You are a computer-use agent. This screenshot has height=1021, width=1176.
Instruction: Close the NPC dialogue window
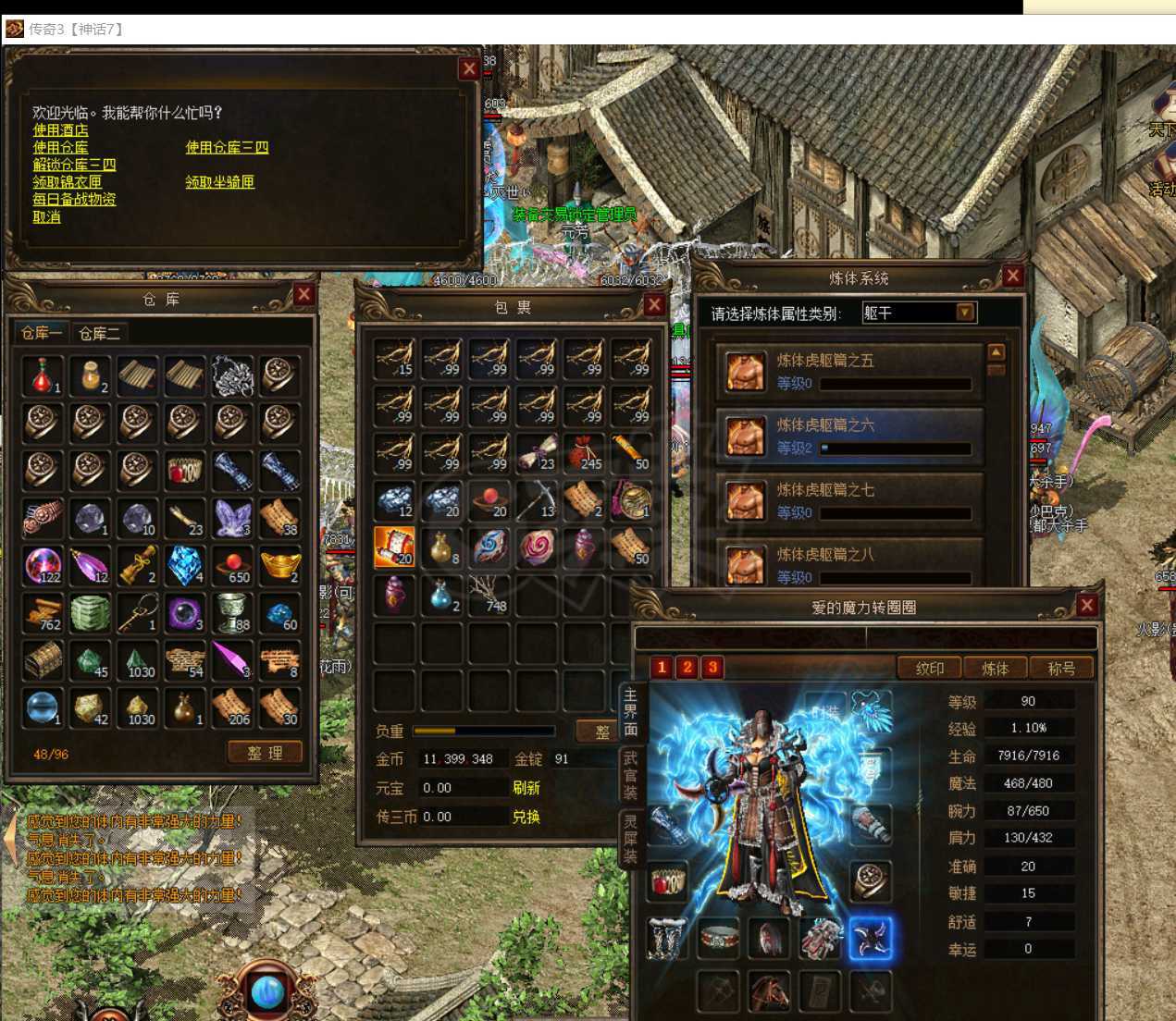click(x=469, y=68)
